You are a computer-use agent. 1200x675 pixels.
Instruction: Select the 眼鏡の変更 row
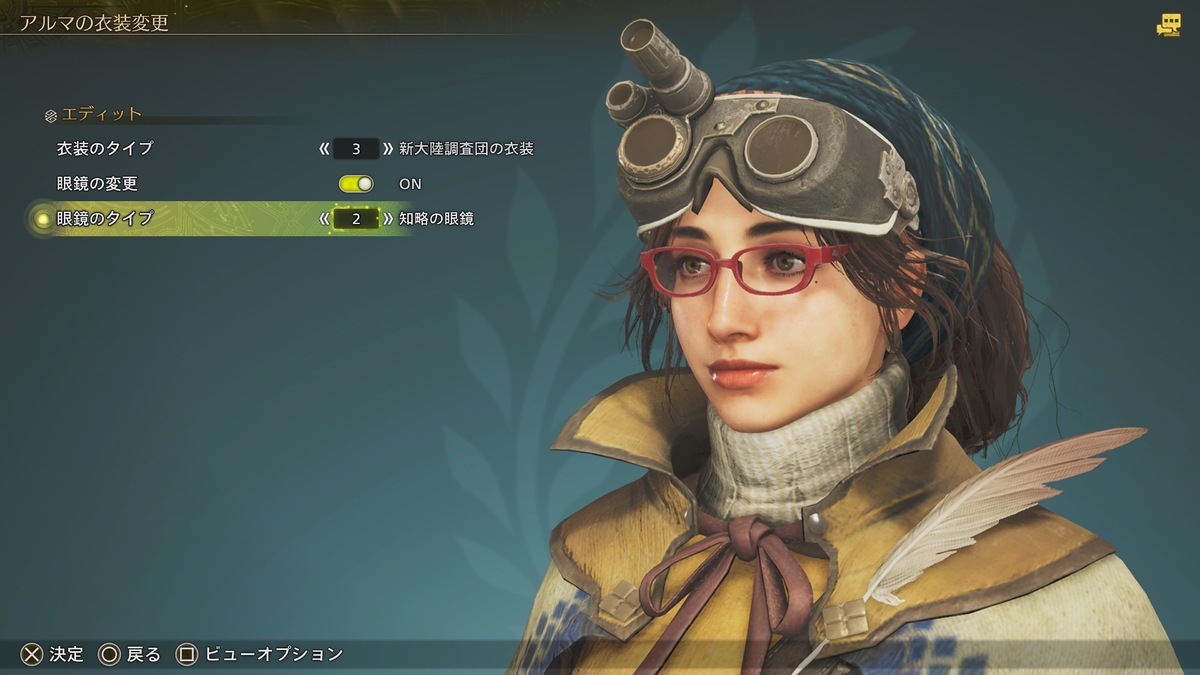click(97, 184)
